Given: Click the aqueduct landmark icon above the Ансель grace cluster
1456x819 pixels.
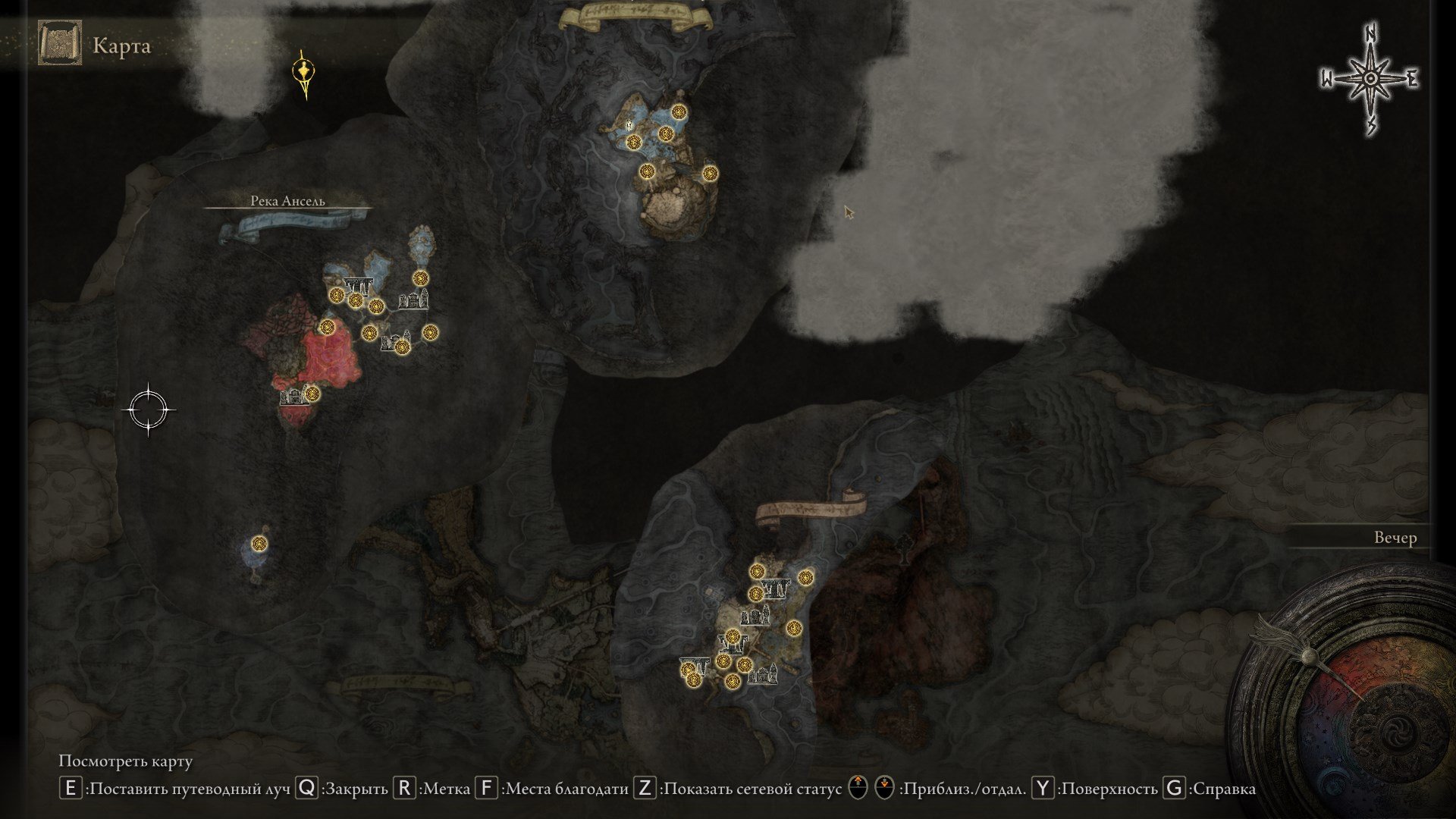Looking at the screenshot, I should [x=356, y=284].
